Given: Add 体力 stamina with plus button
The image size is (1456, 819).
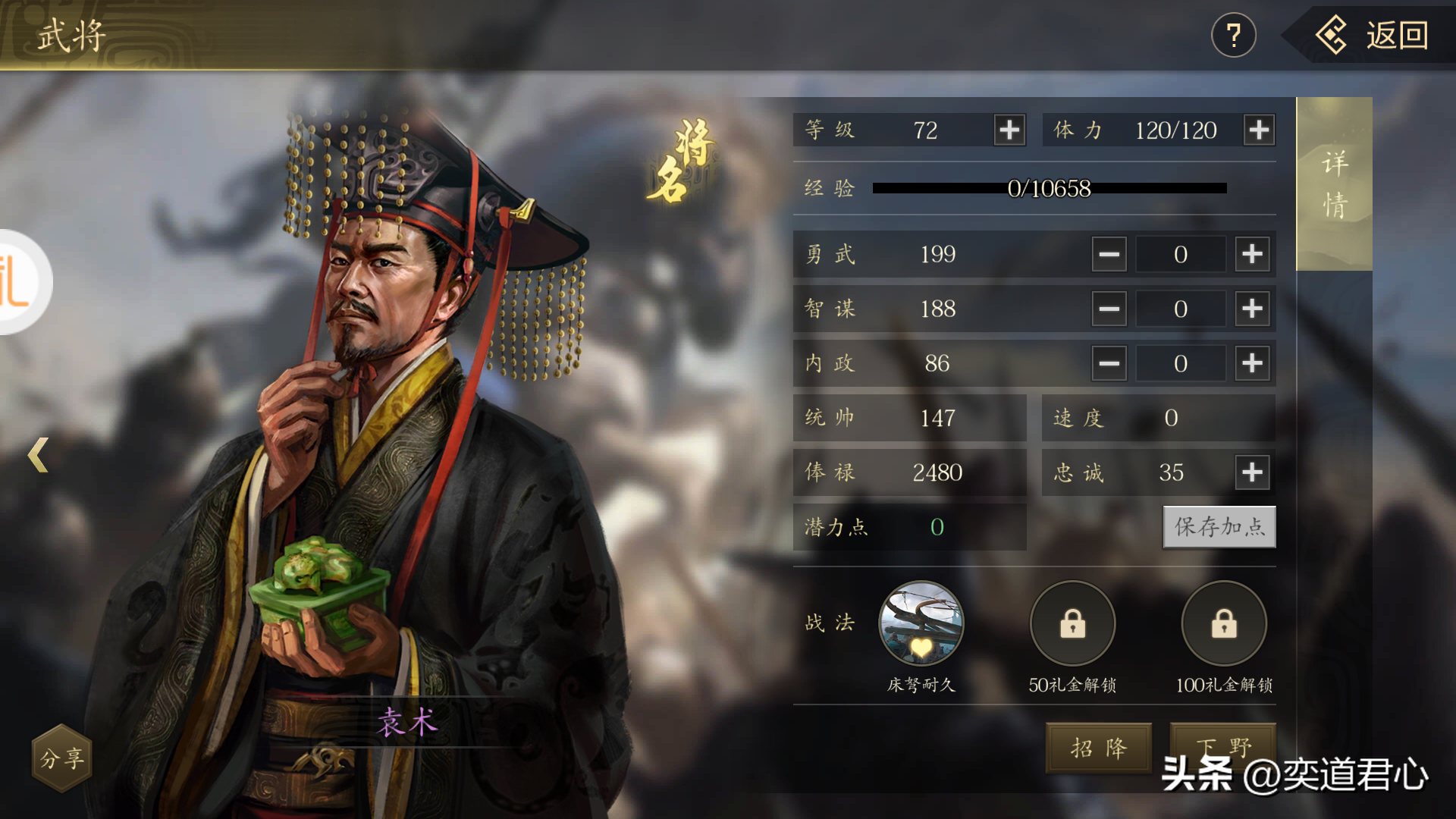Looking at the screenshot, I should point(1259,130).
